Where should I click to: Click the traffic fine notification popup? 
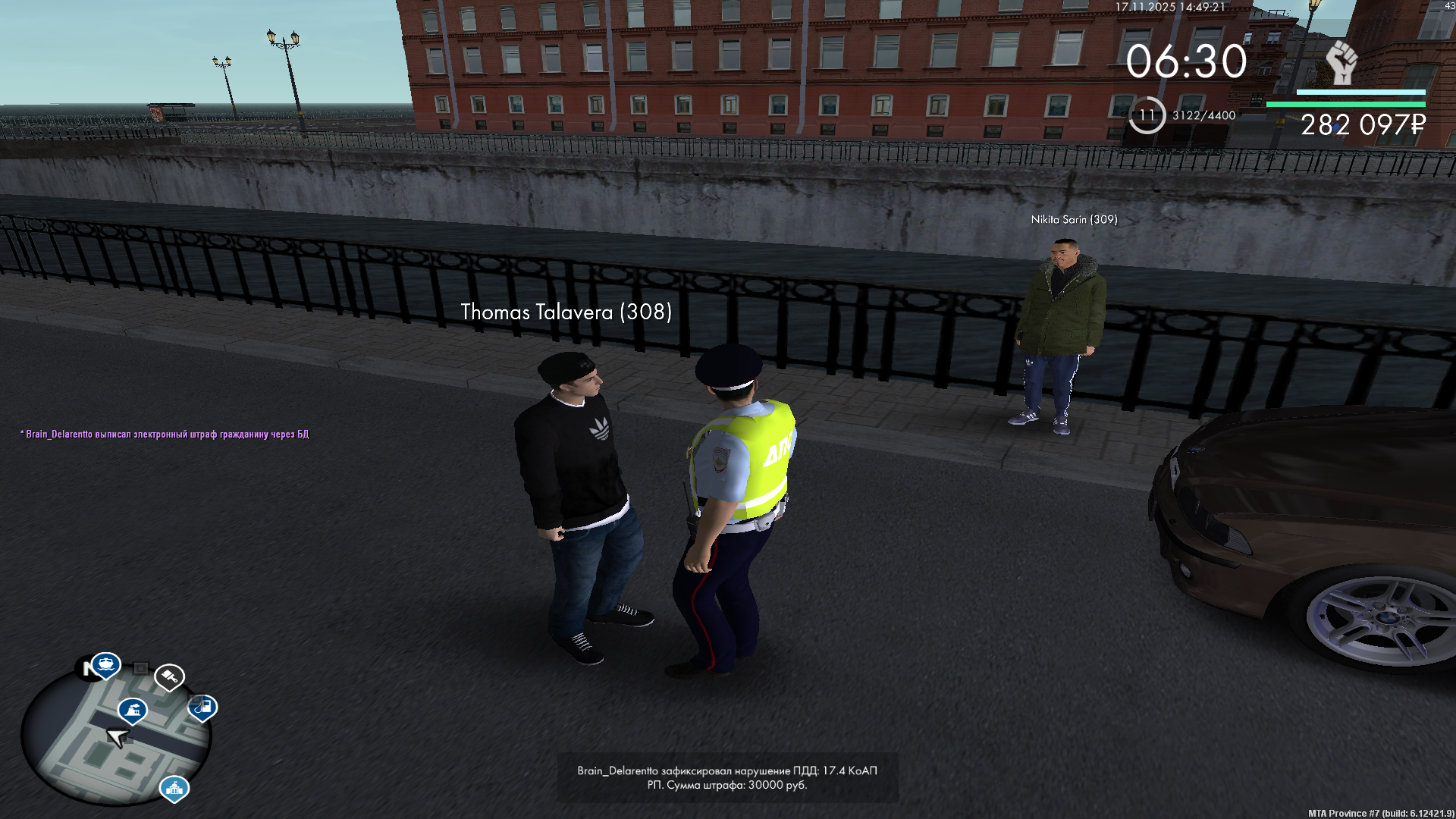(x=727, y=777)
